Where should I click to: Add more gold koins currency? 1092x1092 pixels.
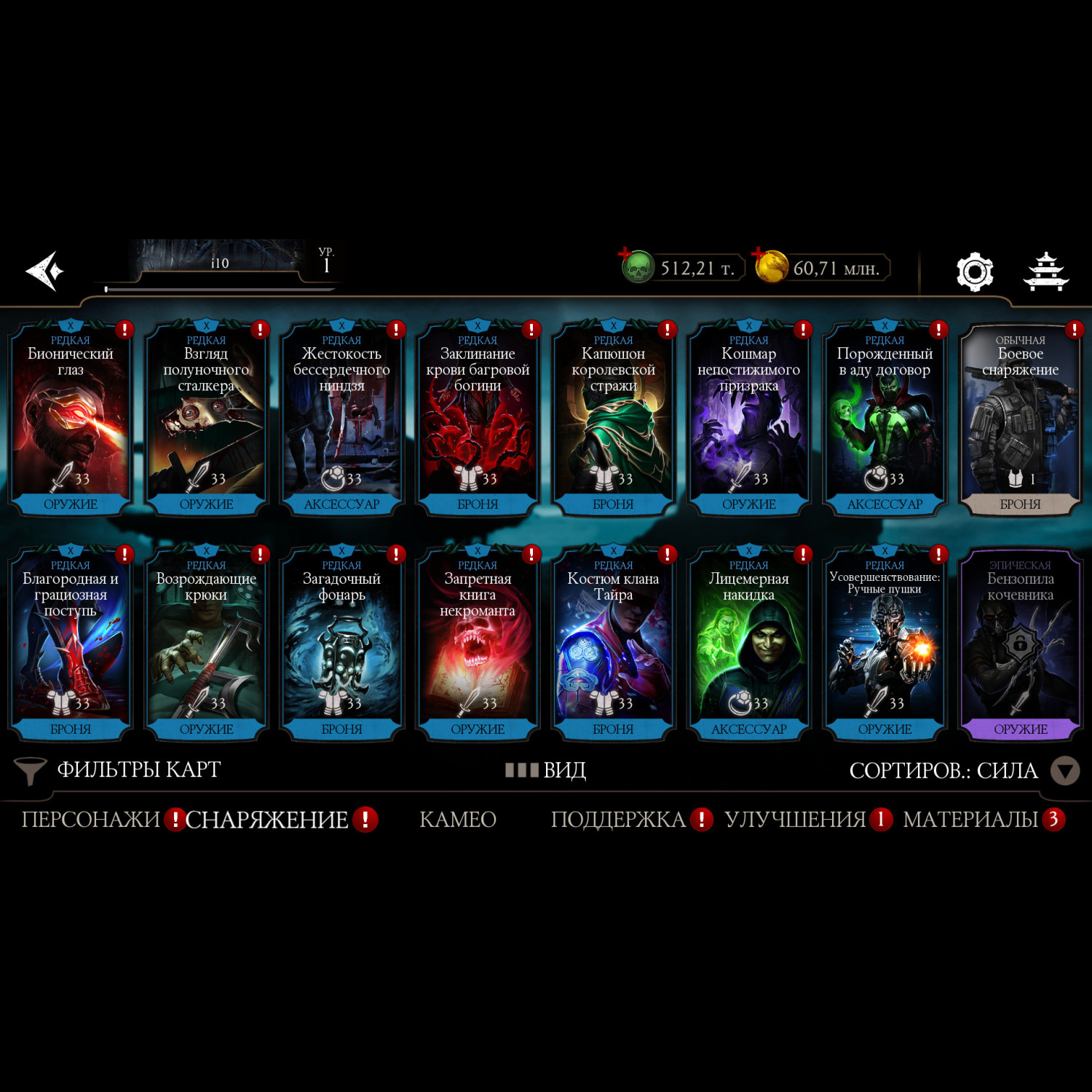[770, 266]
